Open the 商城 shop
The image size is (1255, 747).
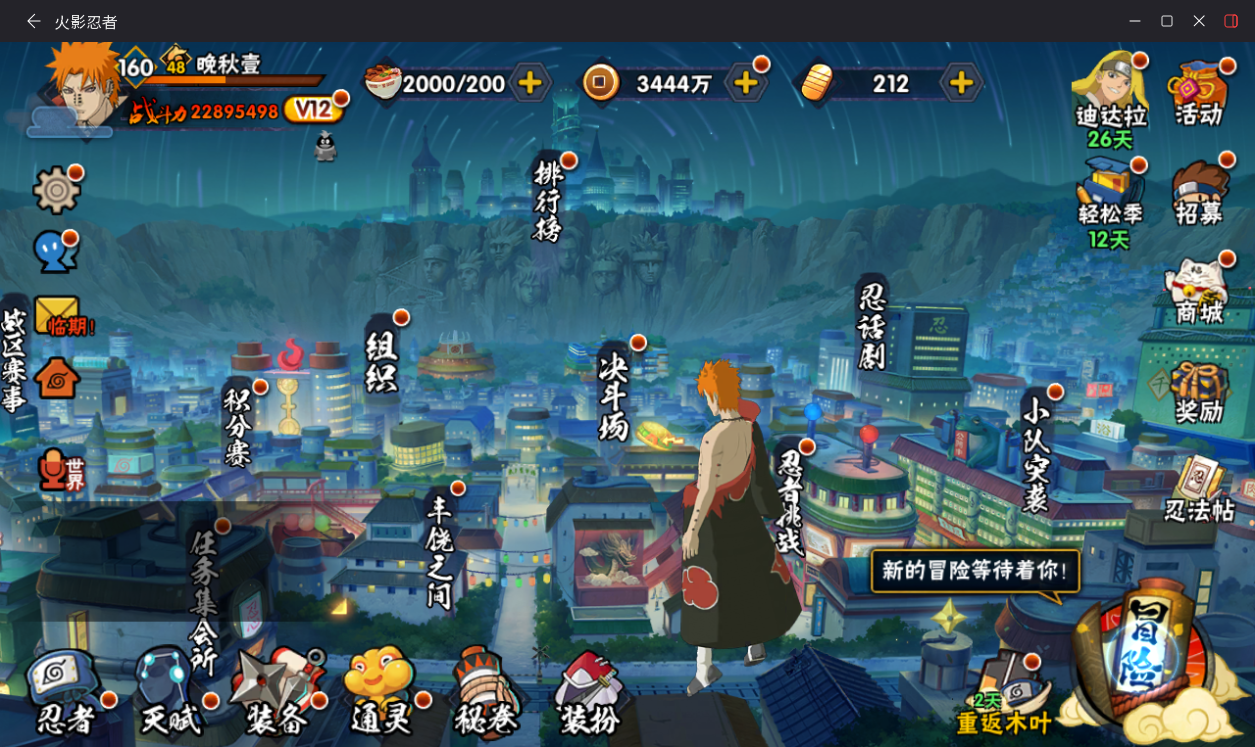tap(1199, 292)
